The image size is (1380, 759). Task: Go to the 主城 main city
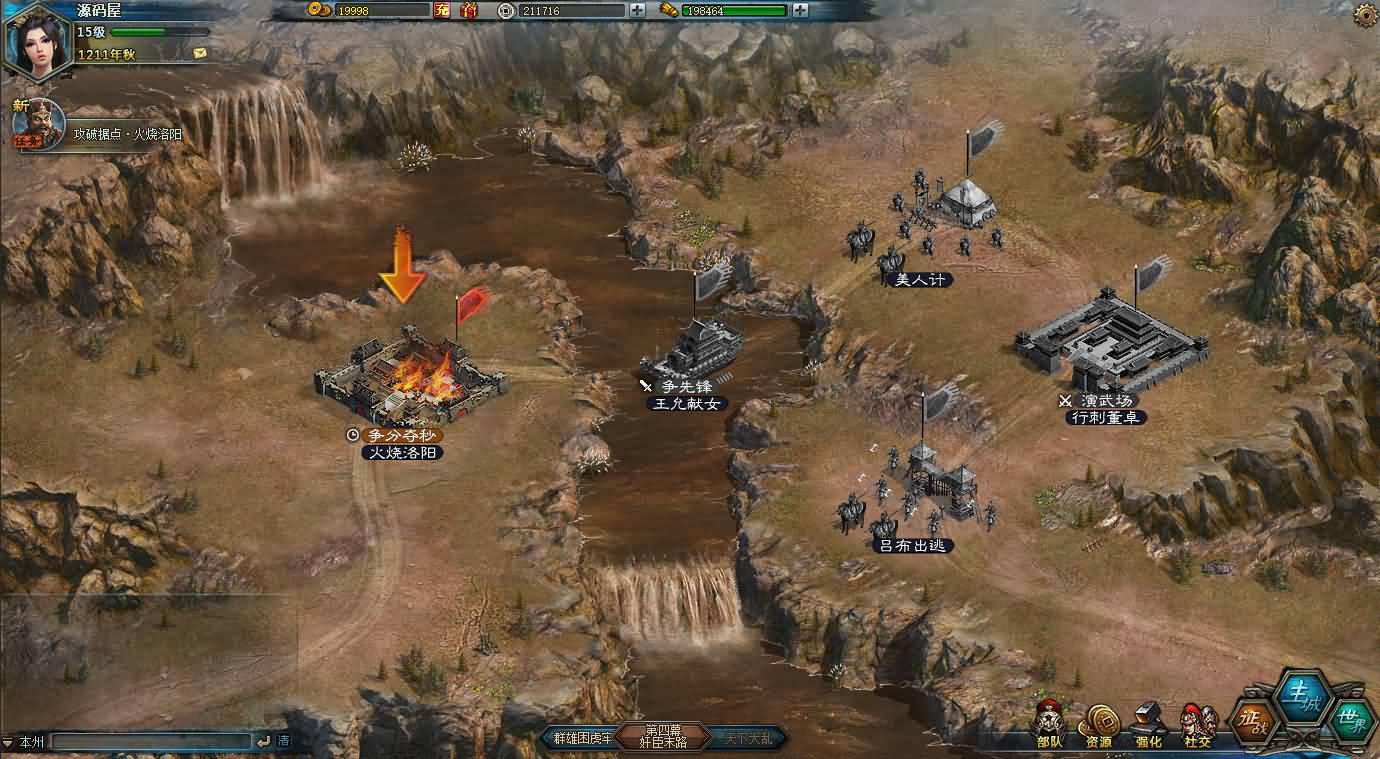click(x=1302, y=696)
